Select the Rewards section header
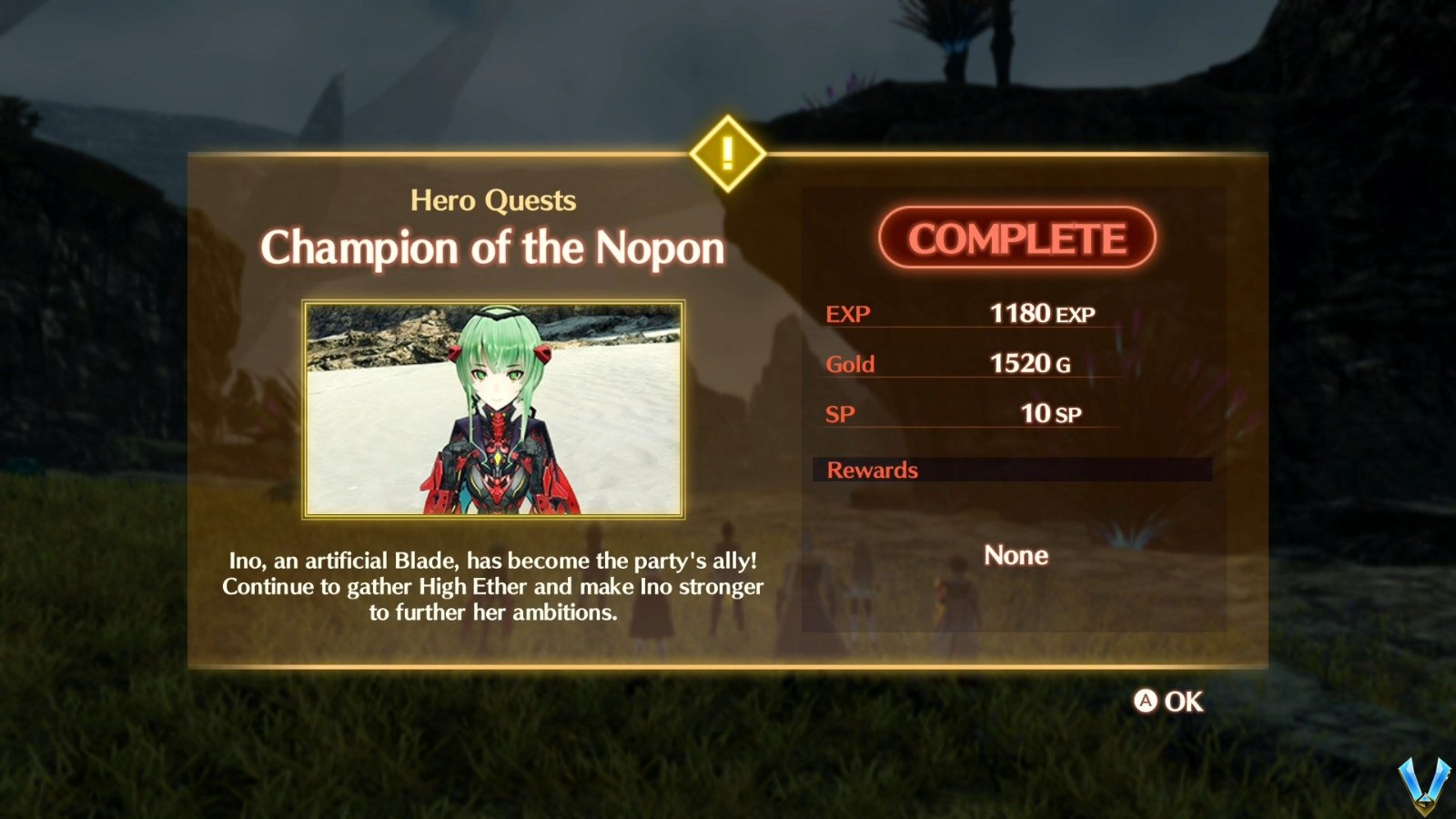 click(x=871, y=470)
